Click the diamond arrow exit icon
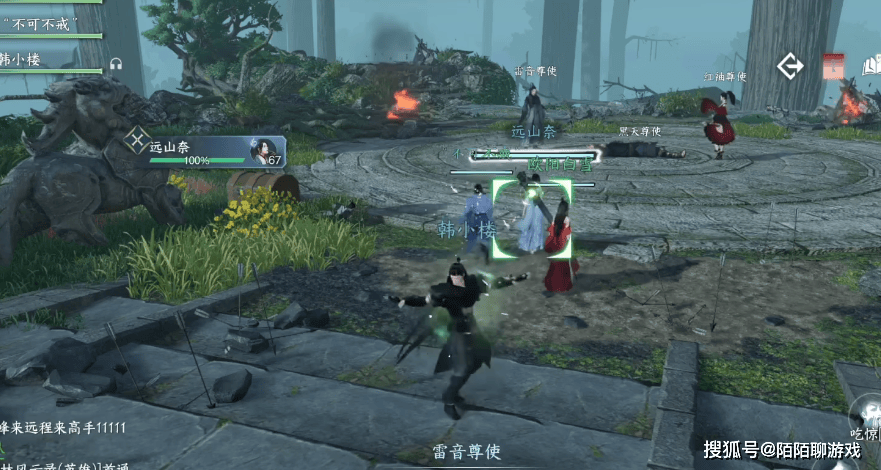This screenshot has width=881, height=470. 791,67
